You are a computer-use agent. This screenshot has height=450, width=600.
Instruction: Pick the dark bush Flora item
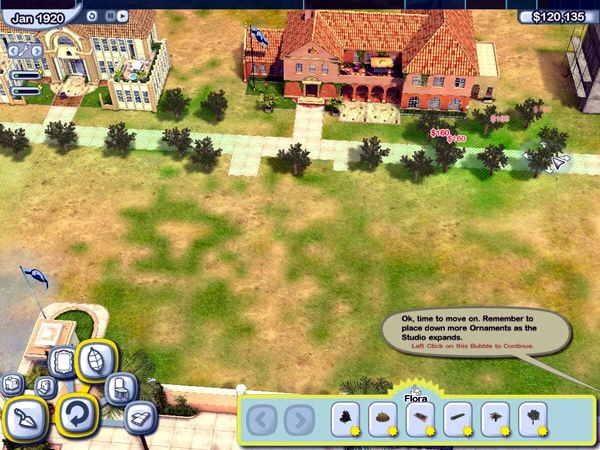pyautogui.click(x=347, y=419)
